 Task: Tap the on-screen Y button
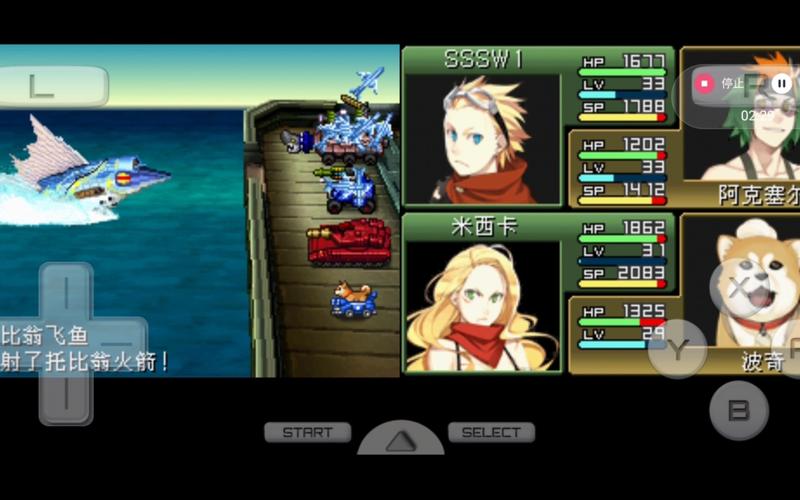pos(677,349)
